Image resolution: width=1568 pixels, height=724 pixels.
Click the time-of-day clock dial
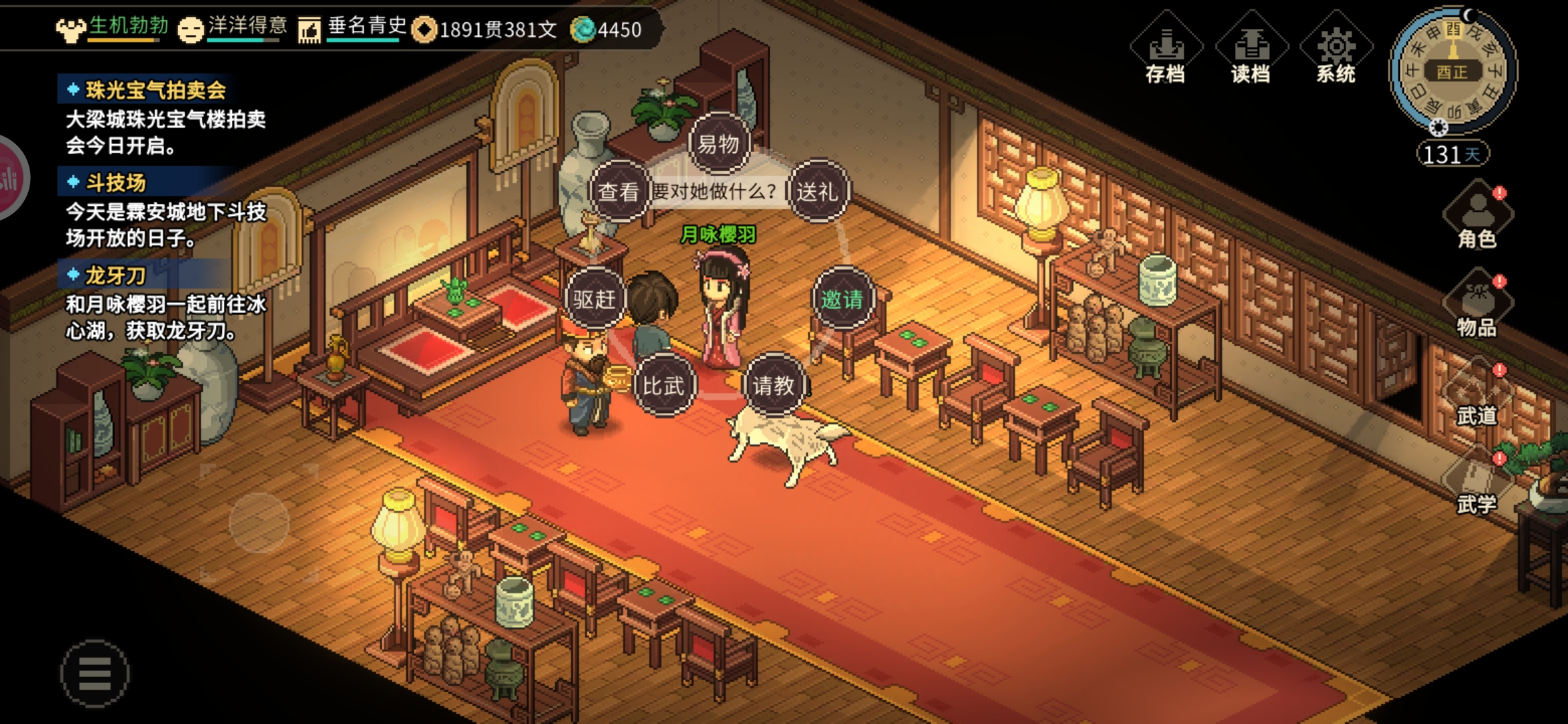tap(1452, 70)
